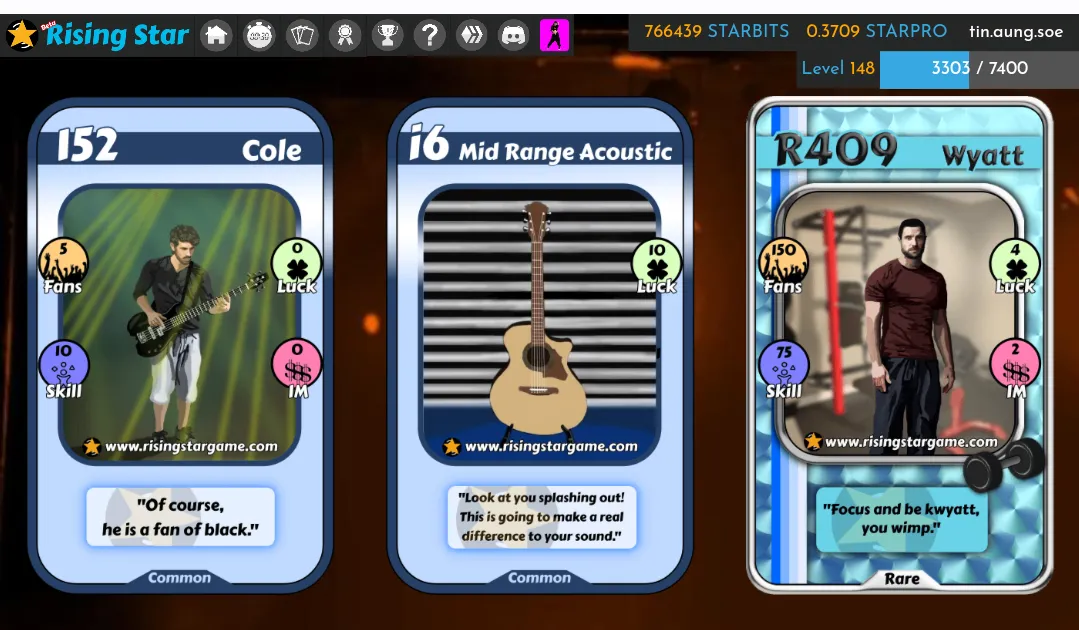Image resolution: width=1079 pixels, height=630 pixels.
Task: Select the rare Wyatt card
Action: [900, 345]
